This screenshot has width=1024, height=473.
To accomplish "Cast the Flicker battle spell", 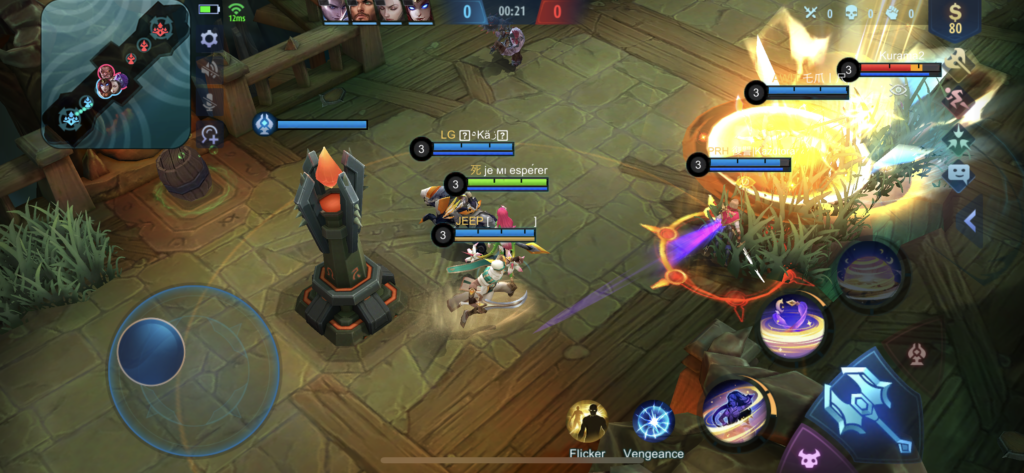I will point(587,421).
